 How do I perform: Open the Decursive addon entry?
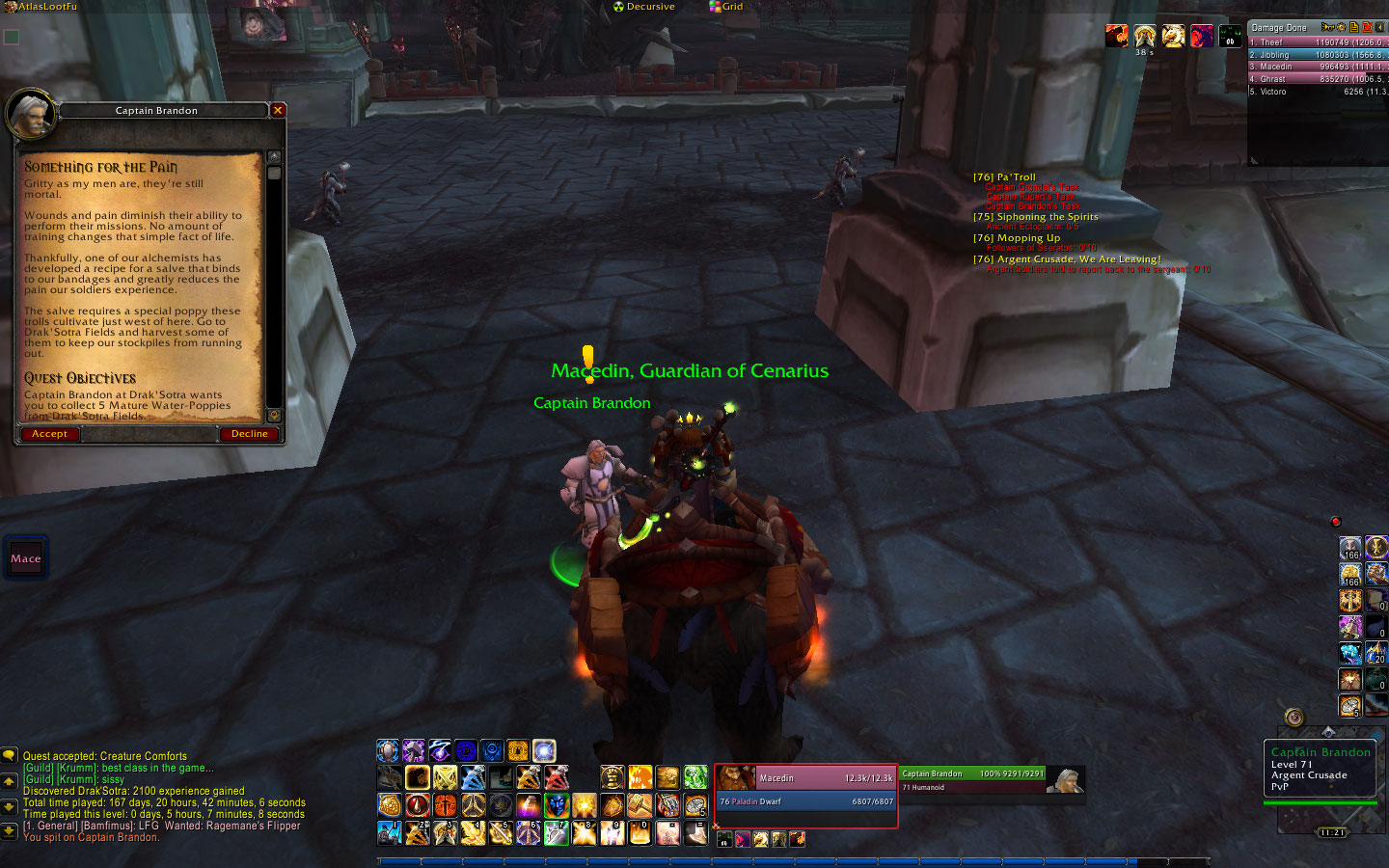tap(644, 7)
